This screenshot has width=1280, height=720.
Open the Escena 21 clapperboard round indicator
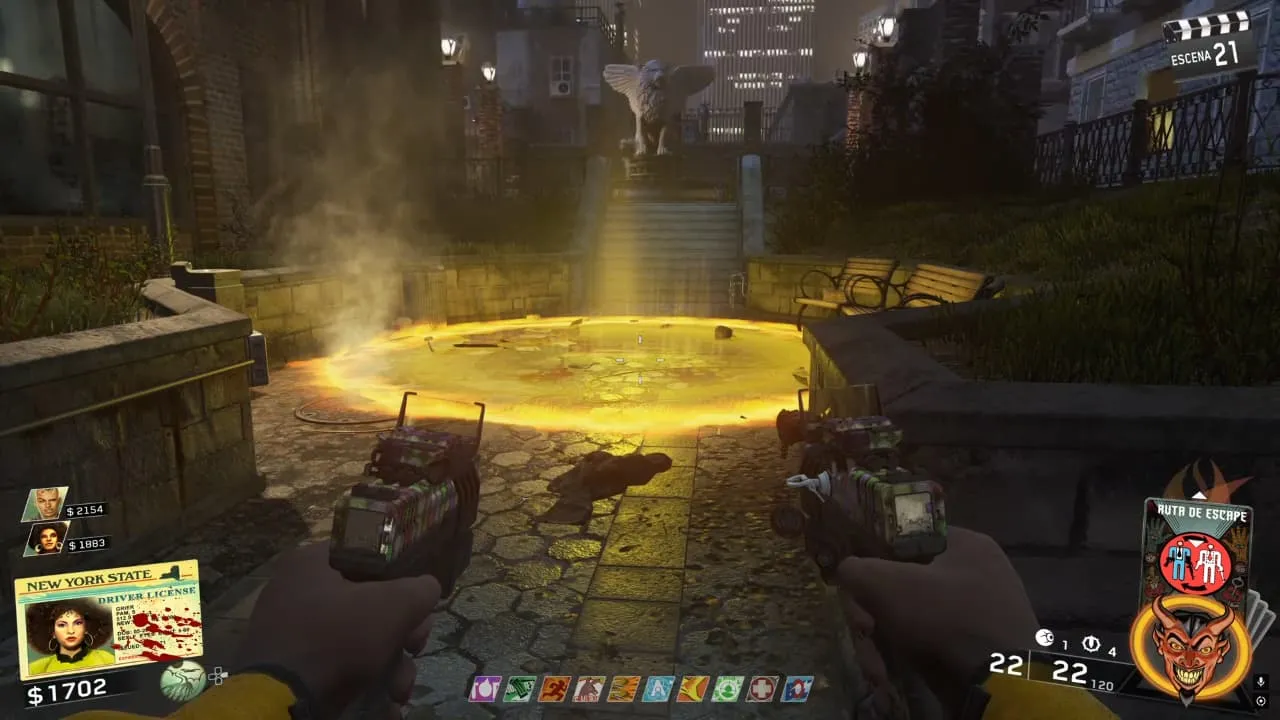1210,40
